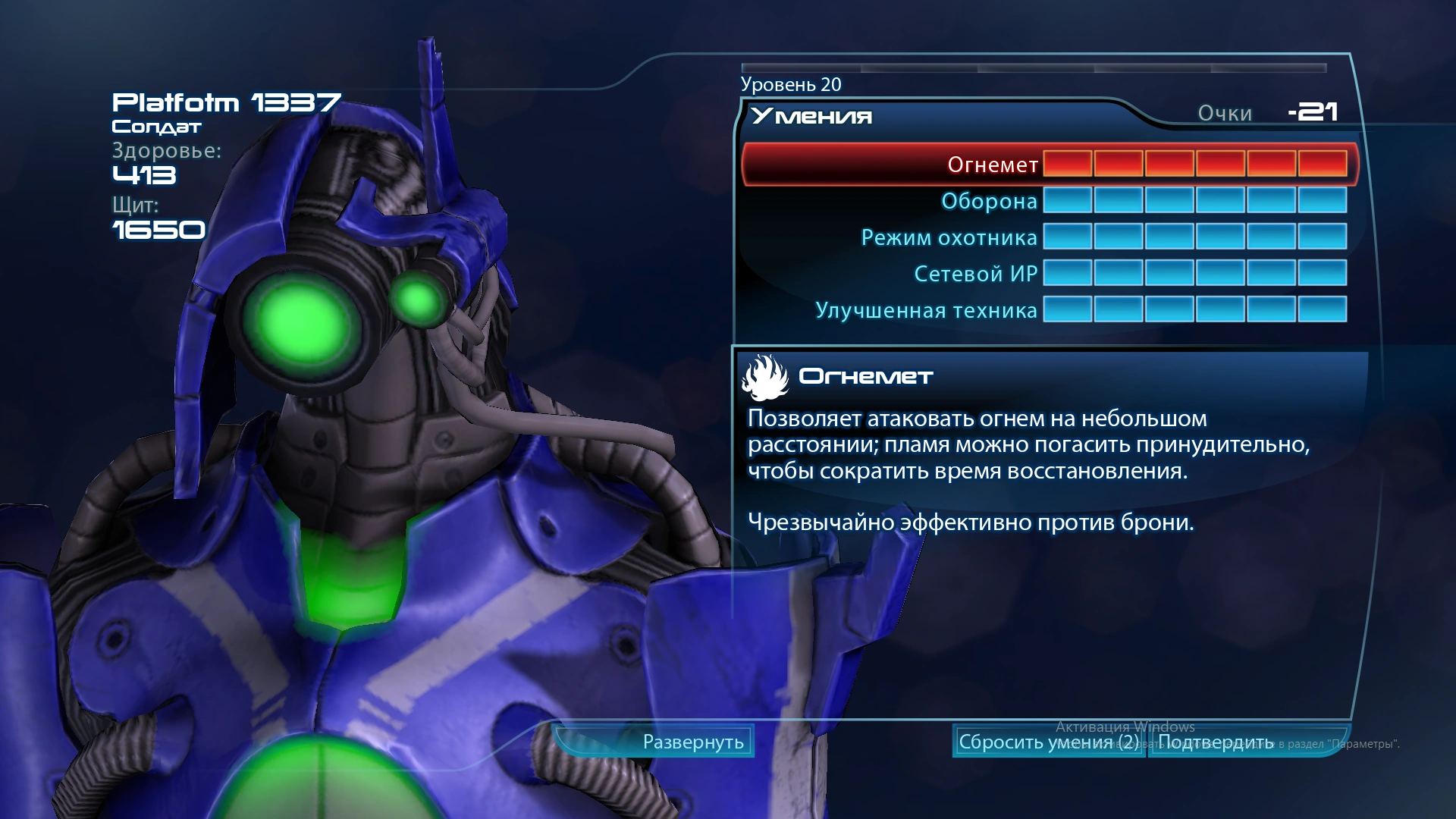The width and height of the screenshot is (1456, 819).
Task: Choose the Оборона skill row
Action: 989,201
